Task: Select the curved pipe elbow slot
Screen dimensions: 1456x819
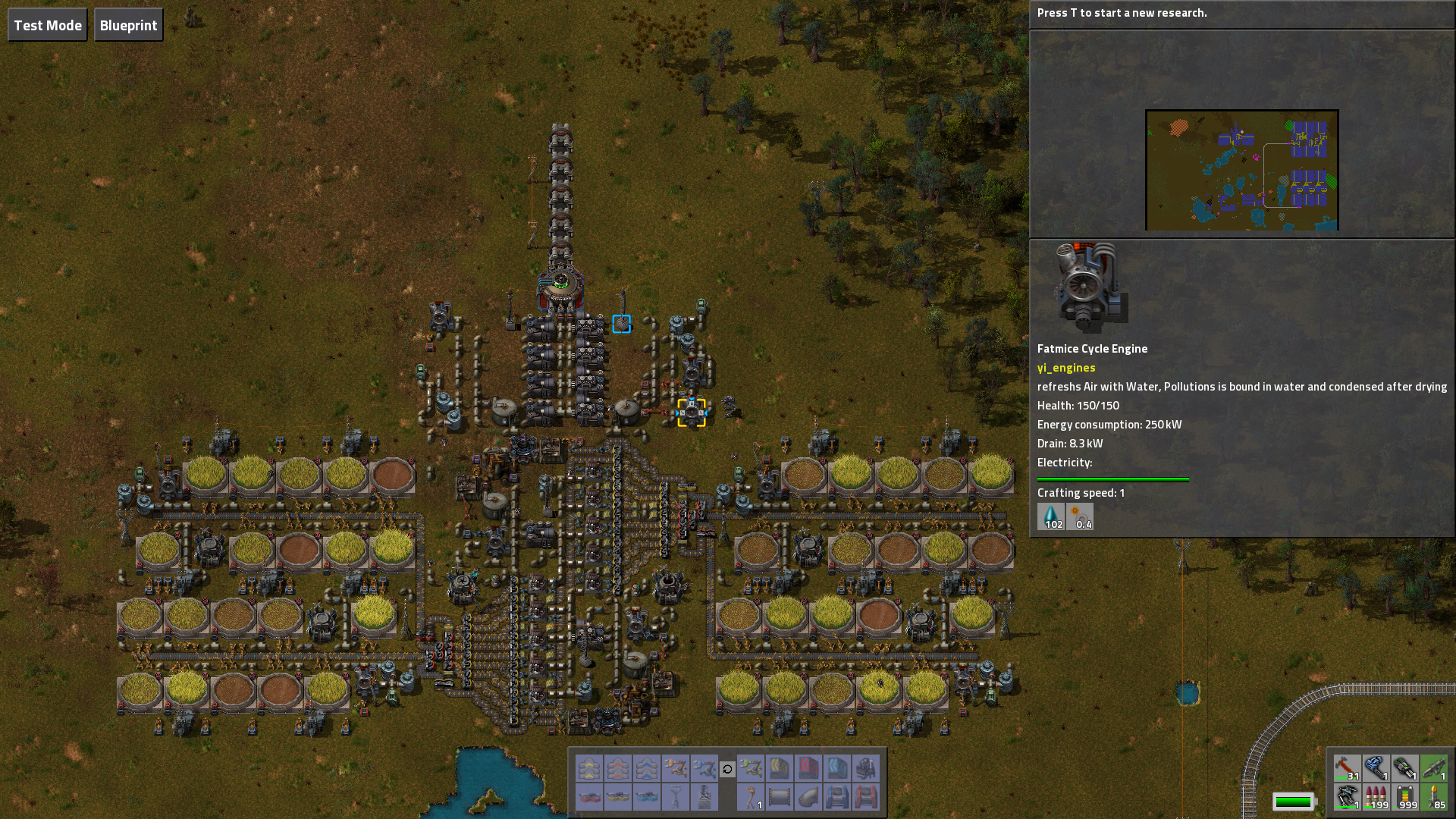Action: coord(808,797)
